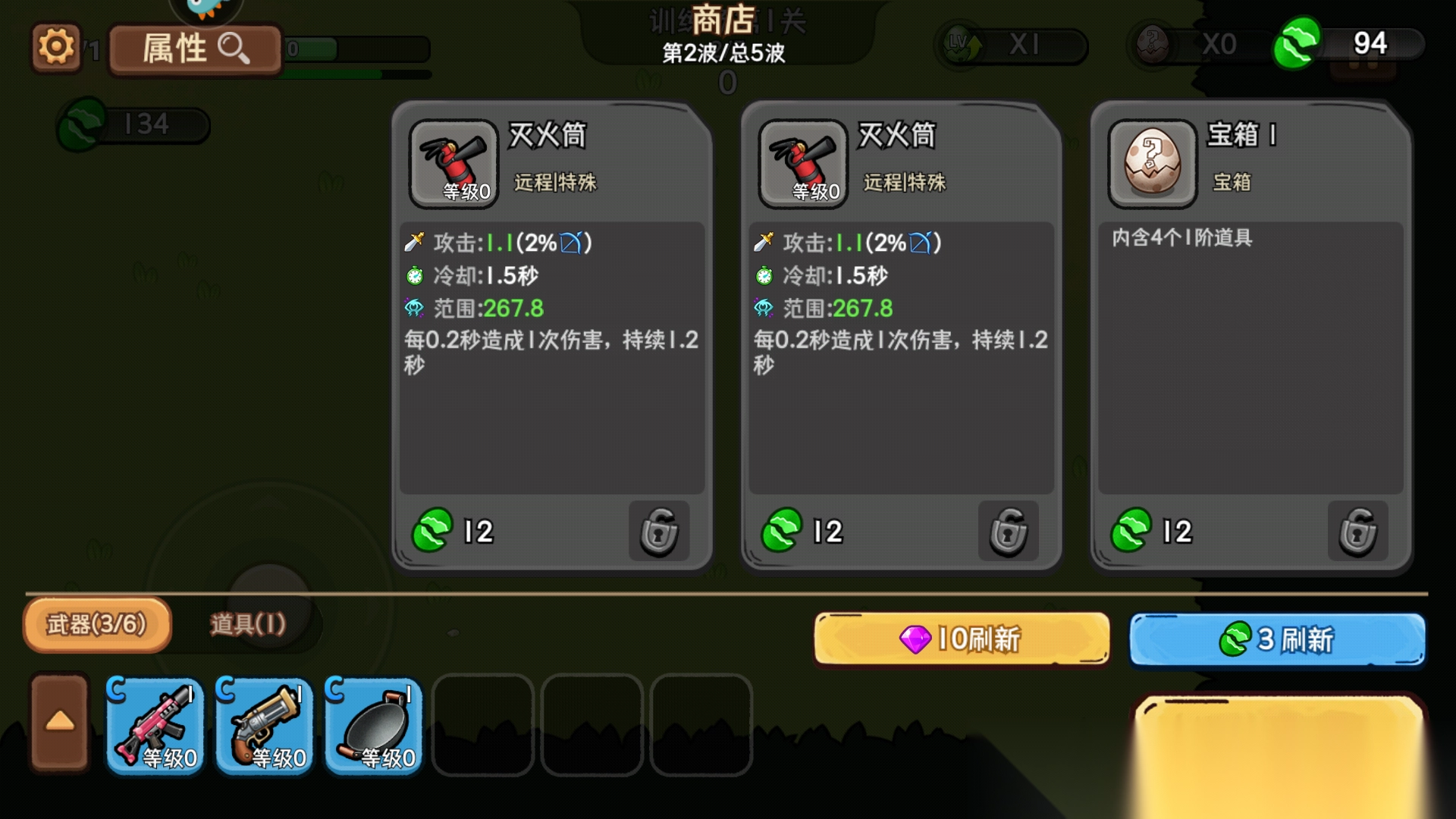Select the frying pan weapon slot
Screen dimensions: 1456x819
click(x=374, y=726)
